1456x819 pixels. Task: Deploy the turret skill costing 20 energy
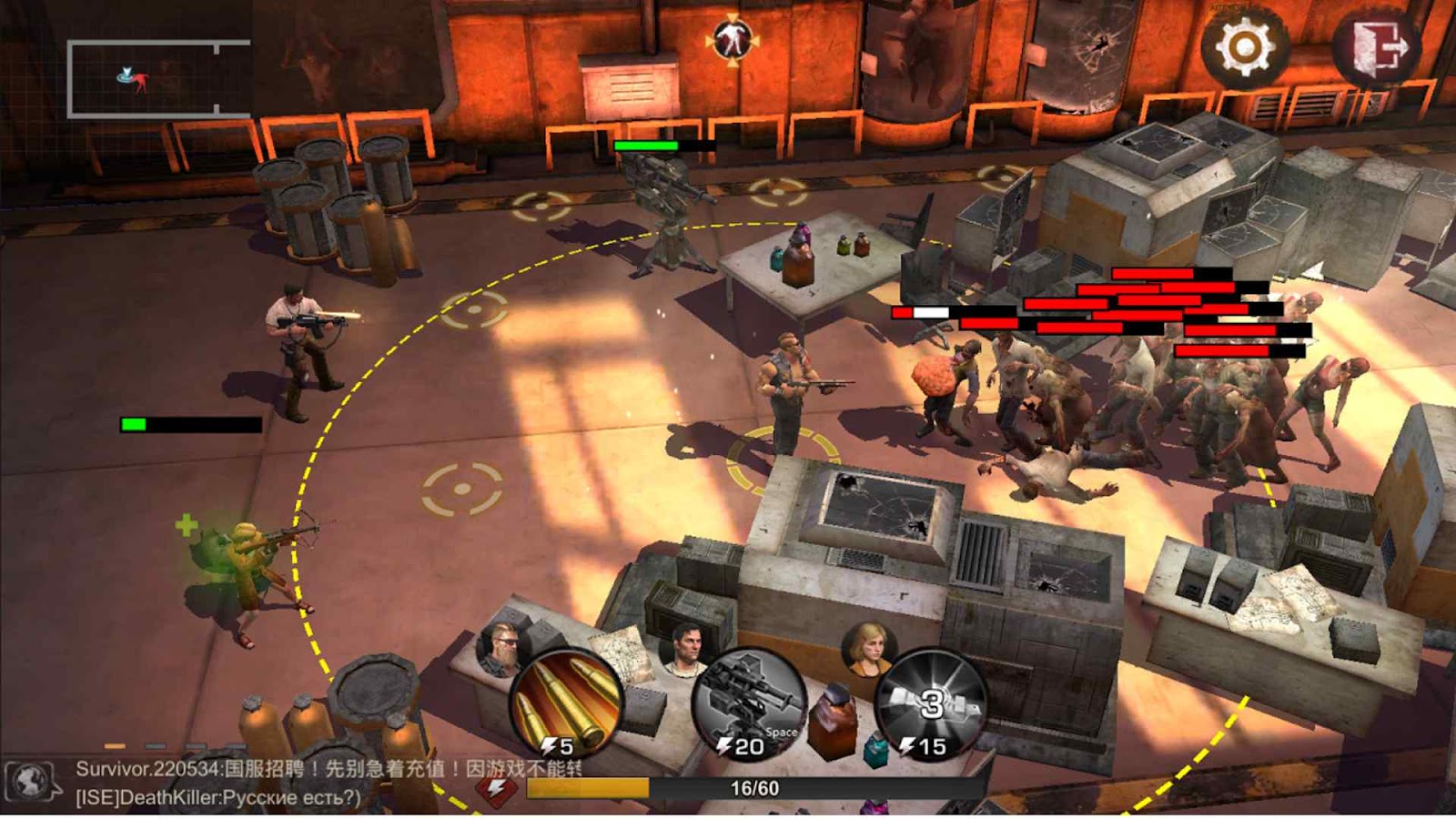click(x=749, y=703)
